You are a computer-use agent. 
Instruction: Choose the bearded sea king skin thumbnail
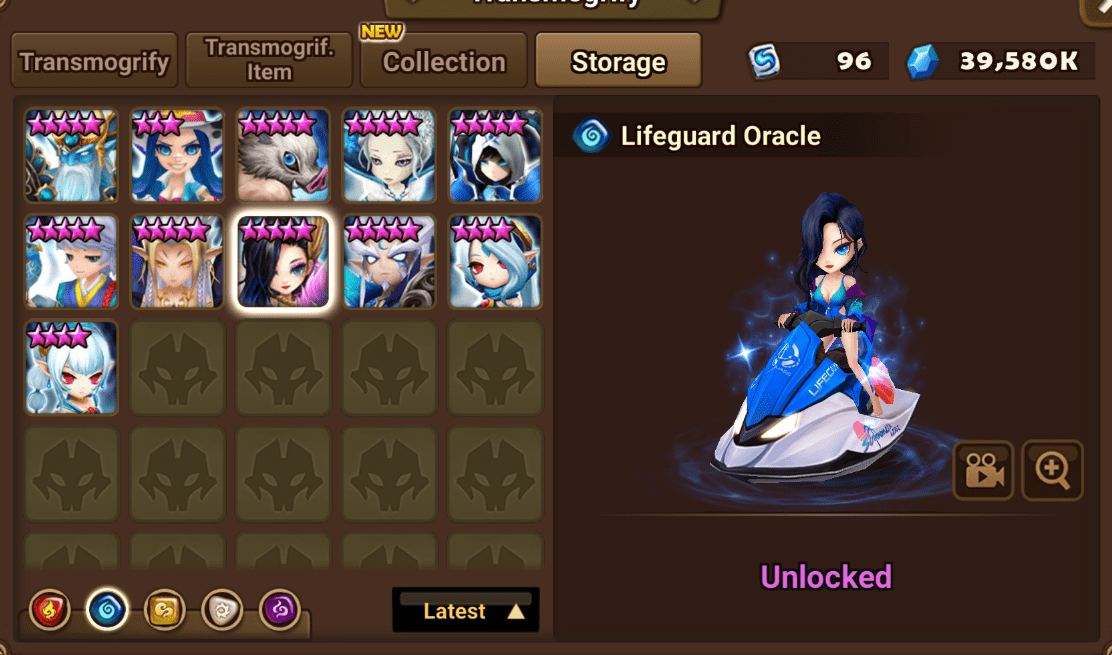(71, 156)
